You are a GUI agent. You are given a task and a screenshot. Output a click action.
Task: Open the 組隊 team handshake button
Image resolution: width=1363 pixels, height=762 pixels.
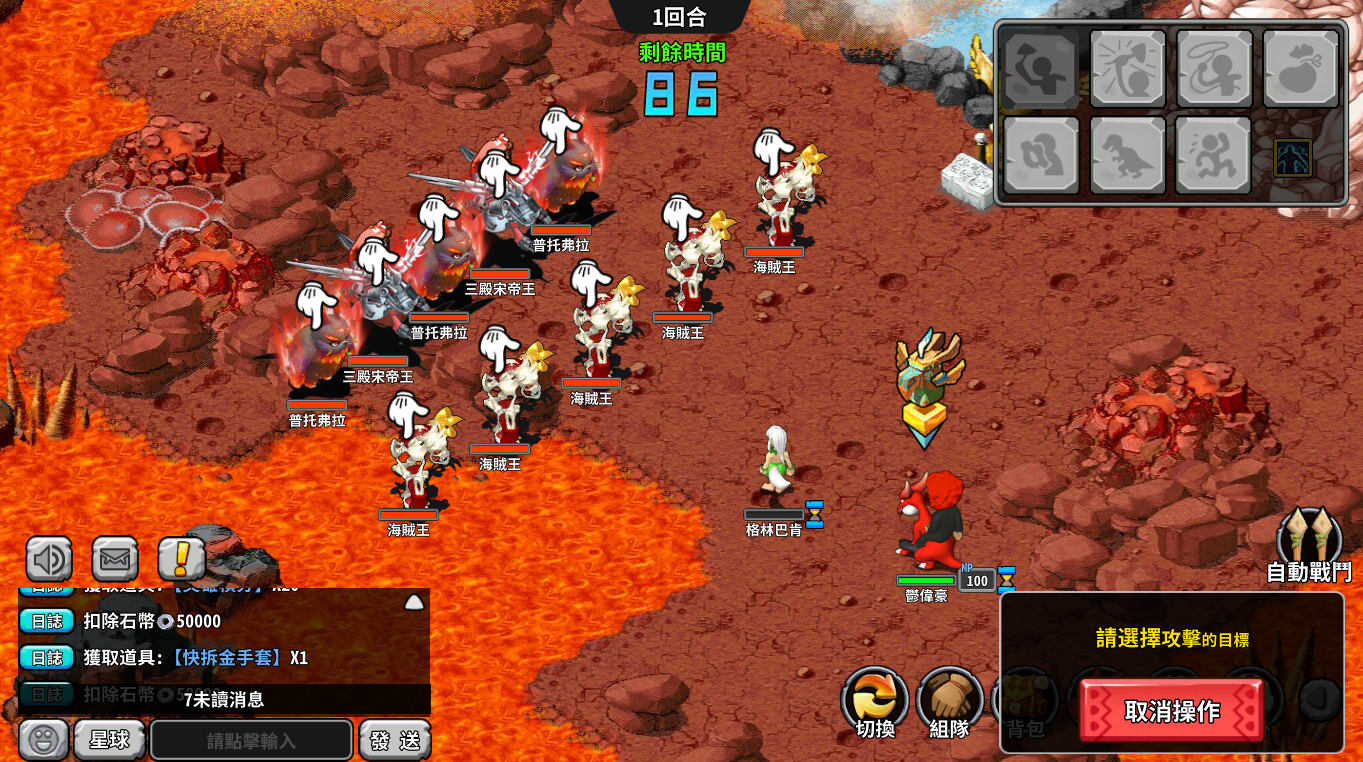click(x=949, y=701)
